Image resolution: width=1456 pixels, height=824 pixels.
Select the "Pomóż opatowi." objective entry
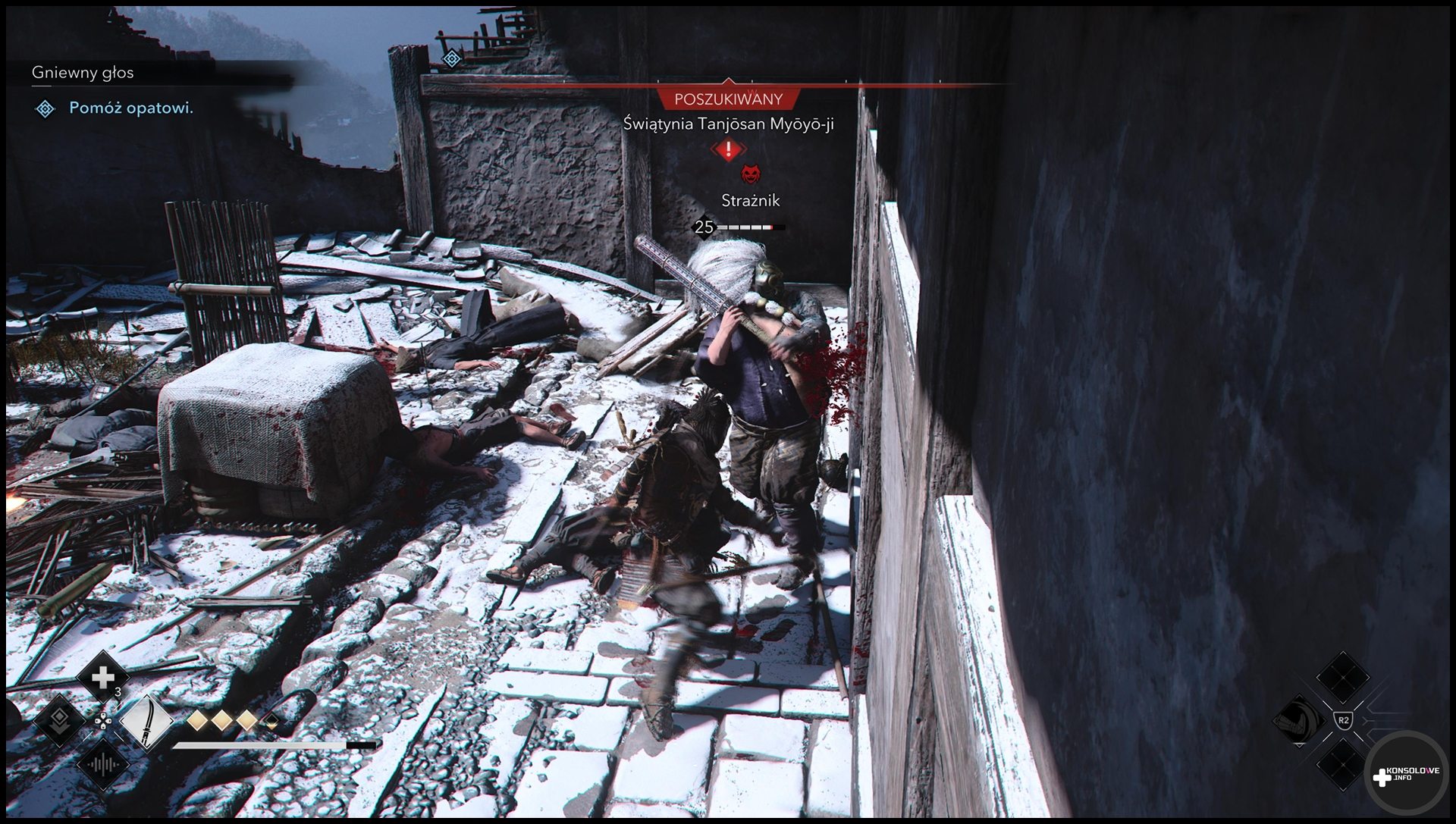(x=131, y=108)
